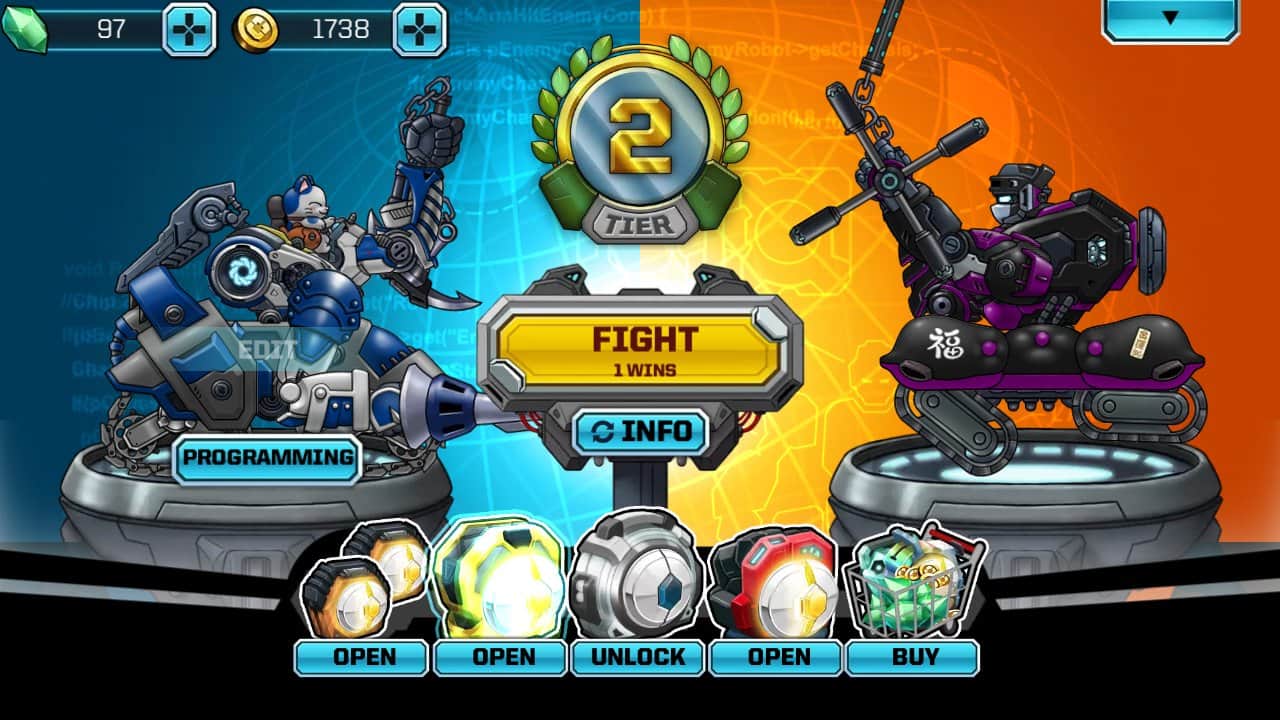Open the PROGRAMMING screen
Image resolution: width=1280 pixels, height=720 pixels.
268,458
